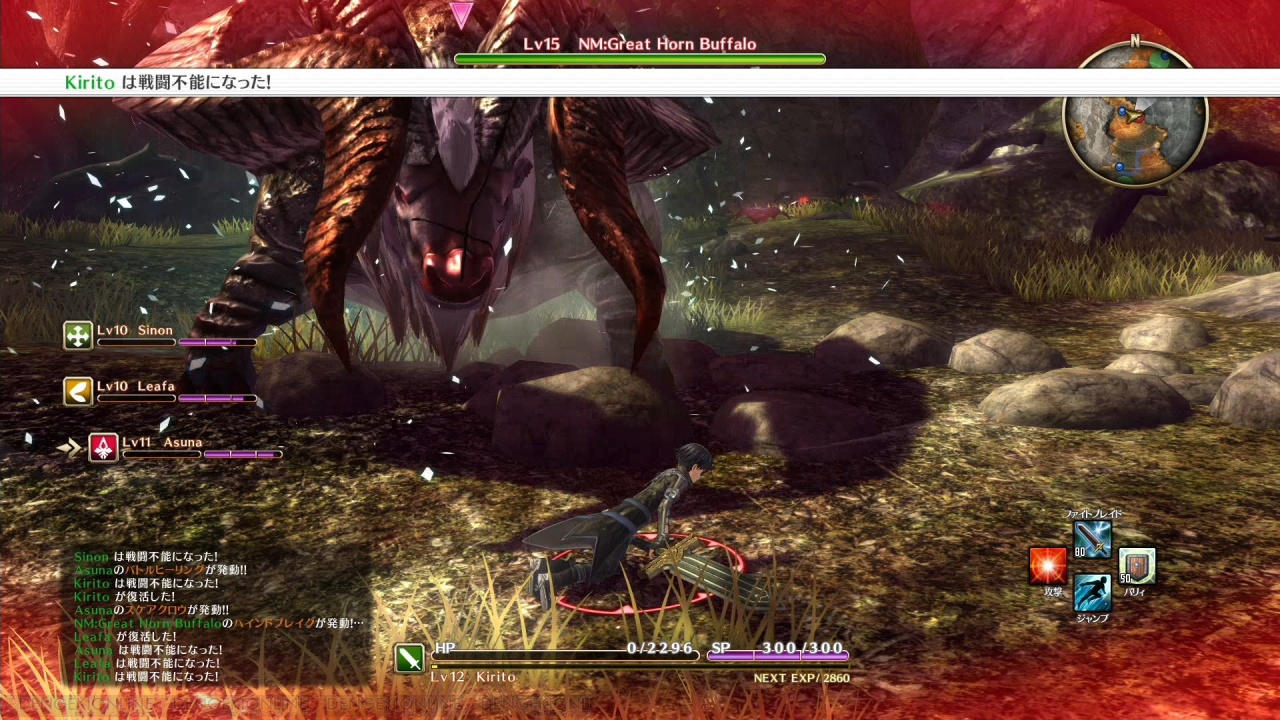1280x720 pixels.
Task: Trigger the Parry (パリィ) shield icon
Action: (1137, 566)
